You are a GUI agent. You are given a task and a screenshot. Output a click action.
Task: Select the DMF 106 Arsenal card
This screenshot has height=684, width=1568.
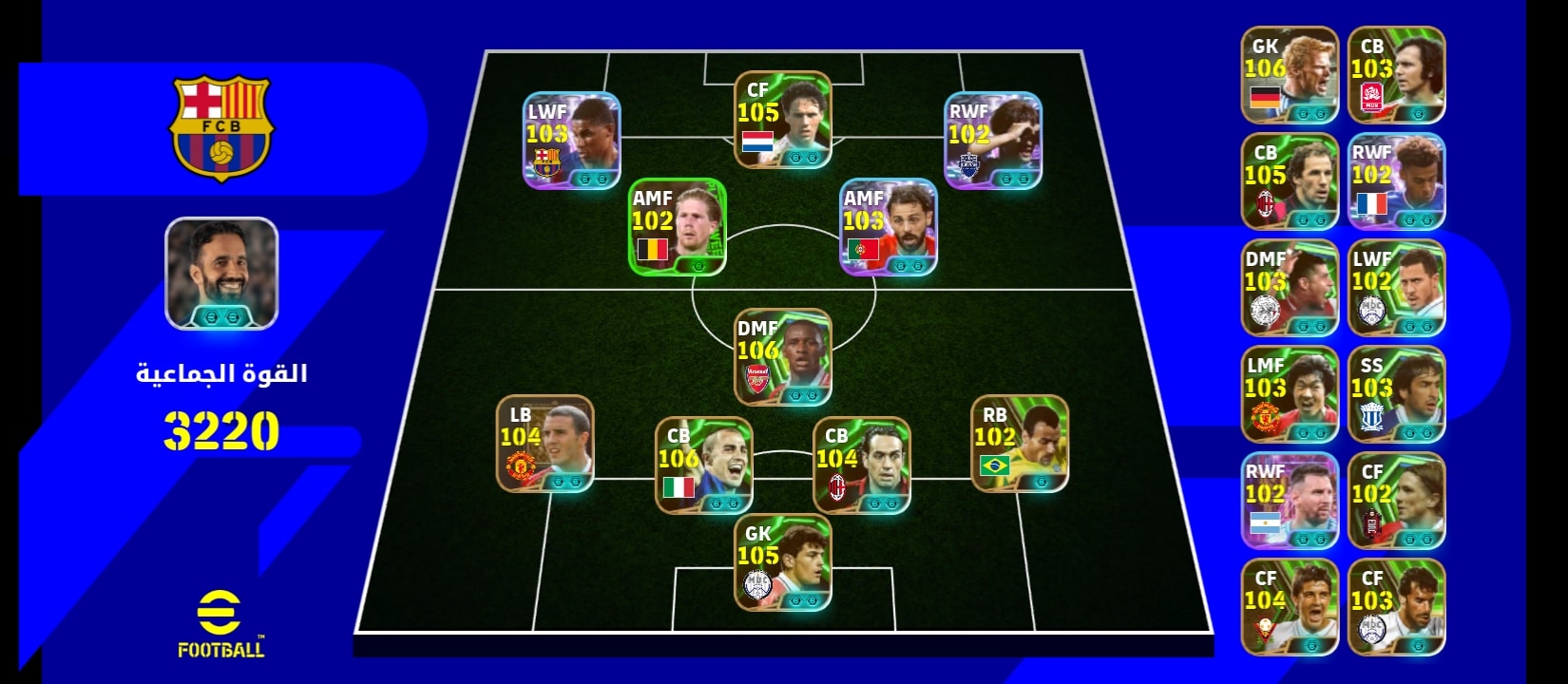[x=782, y=357]
